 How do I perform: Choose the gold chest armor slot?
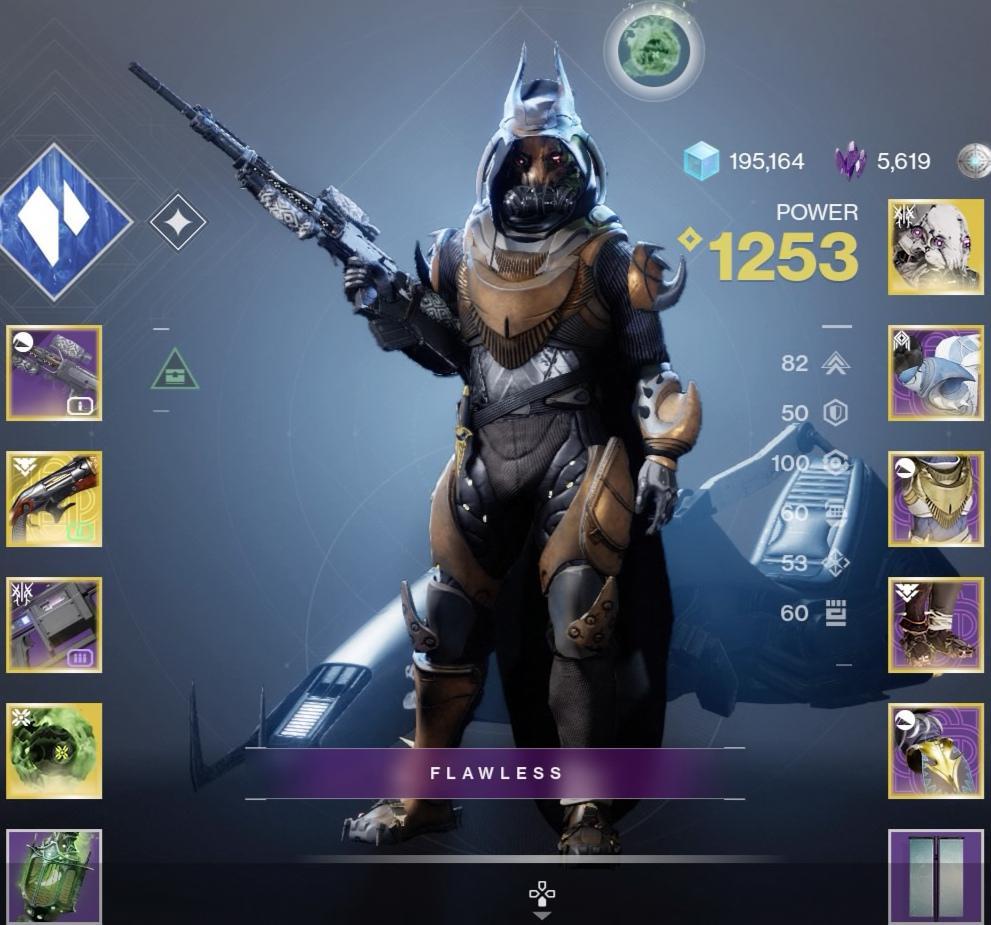pyautogui.click(x=936, y=499)
